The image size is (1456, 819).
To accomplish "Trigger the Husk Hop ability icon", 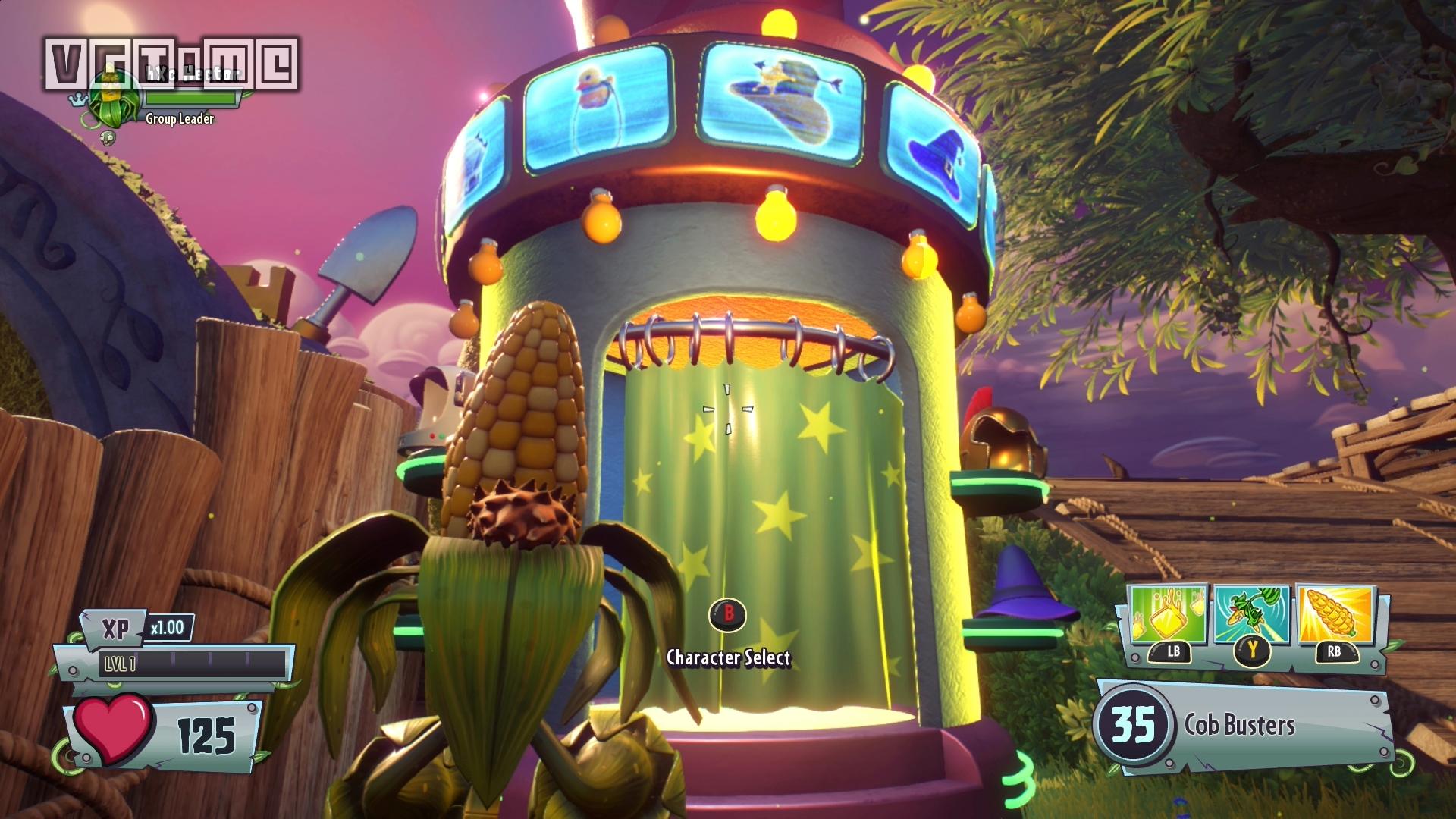I will 1251,615.
